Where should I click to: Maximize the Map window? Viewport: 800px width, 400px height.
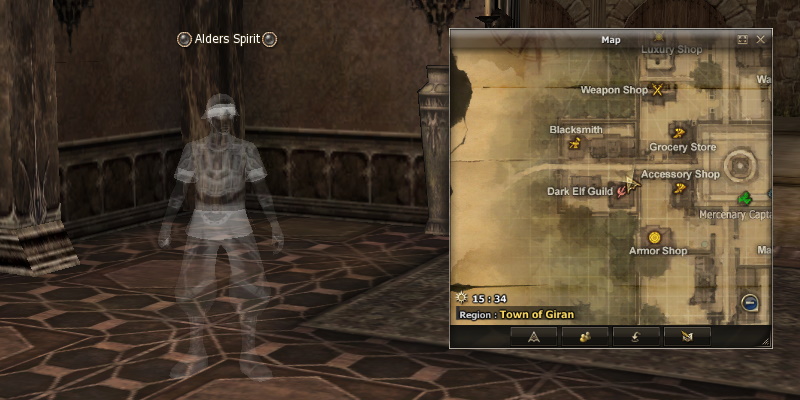point(743,40)
